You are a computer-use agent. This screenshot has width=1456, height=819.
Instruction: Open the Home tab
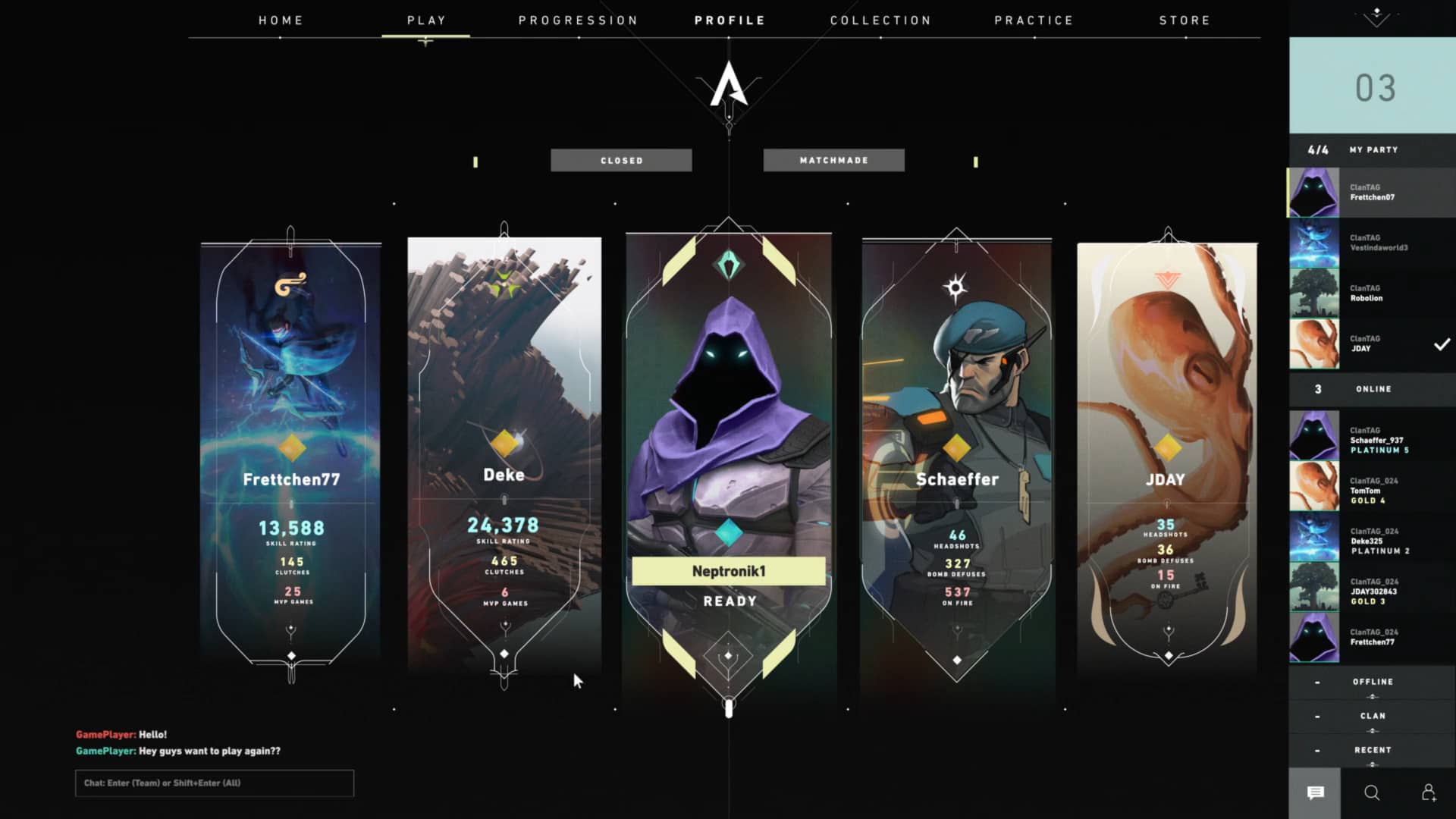click(x=281, y=20)
